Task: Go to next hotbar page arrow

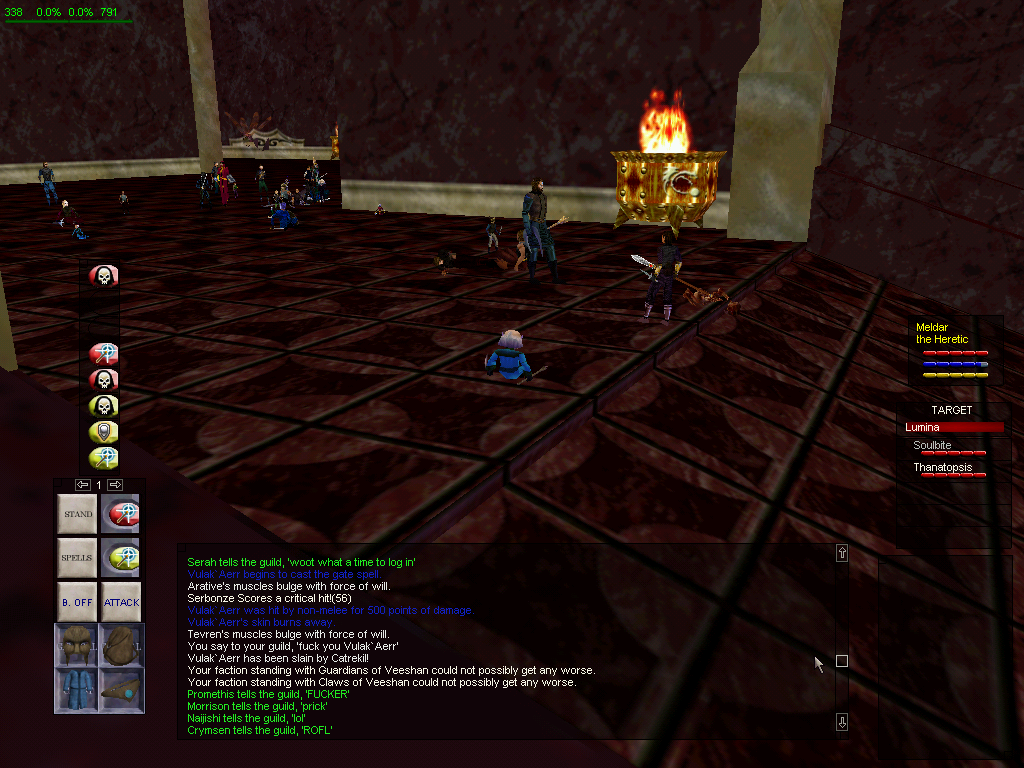Action: click(x=115, y=485)
